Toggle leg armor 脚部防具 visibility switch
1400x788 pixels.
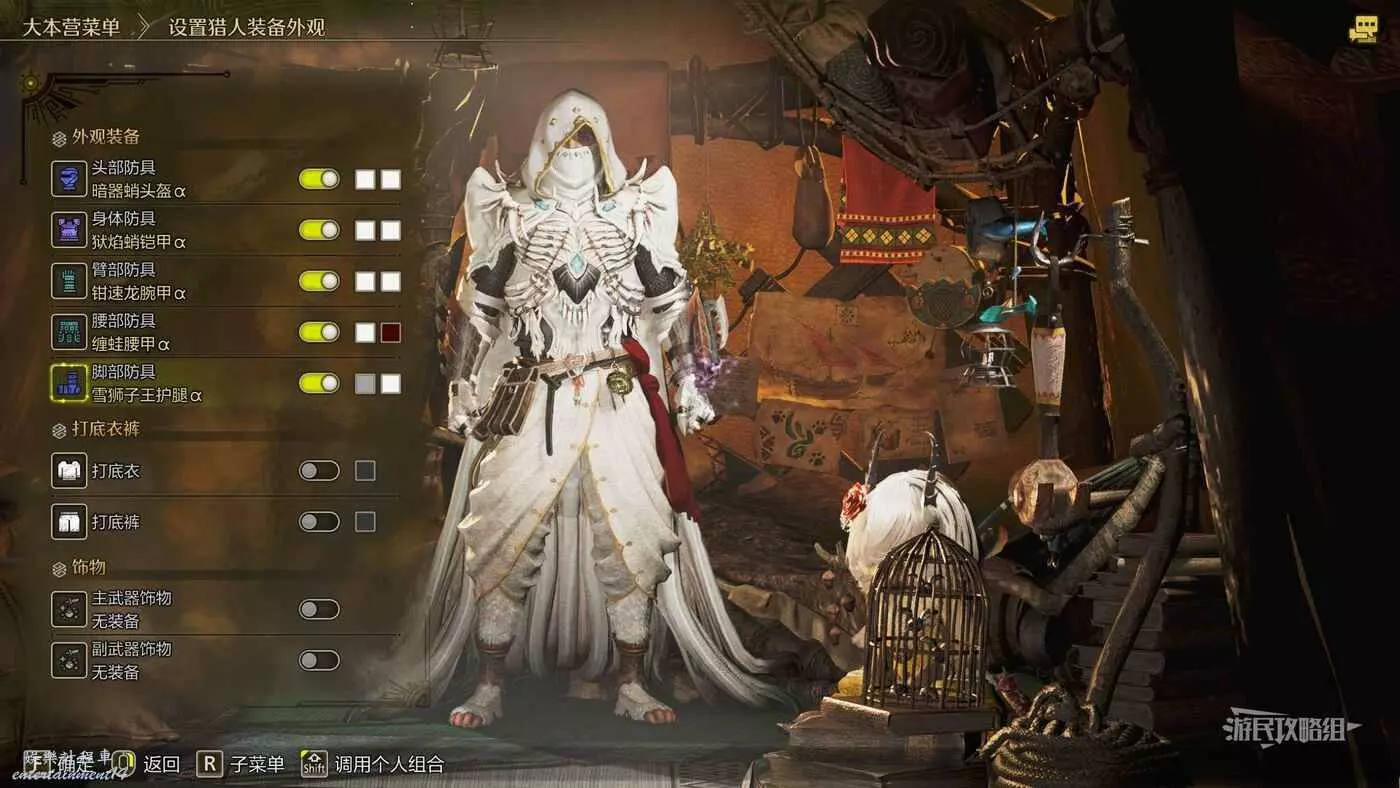point(319,383)
